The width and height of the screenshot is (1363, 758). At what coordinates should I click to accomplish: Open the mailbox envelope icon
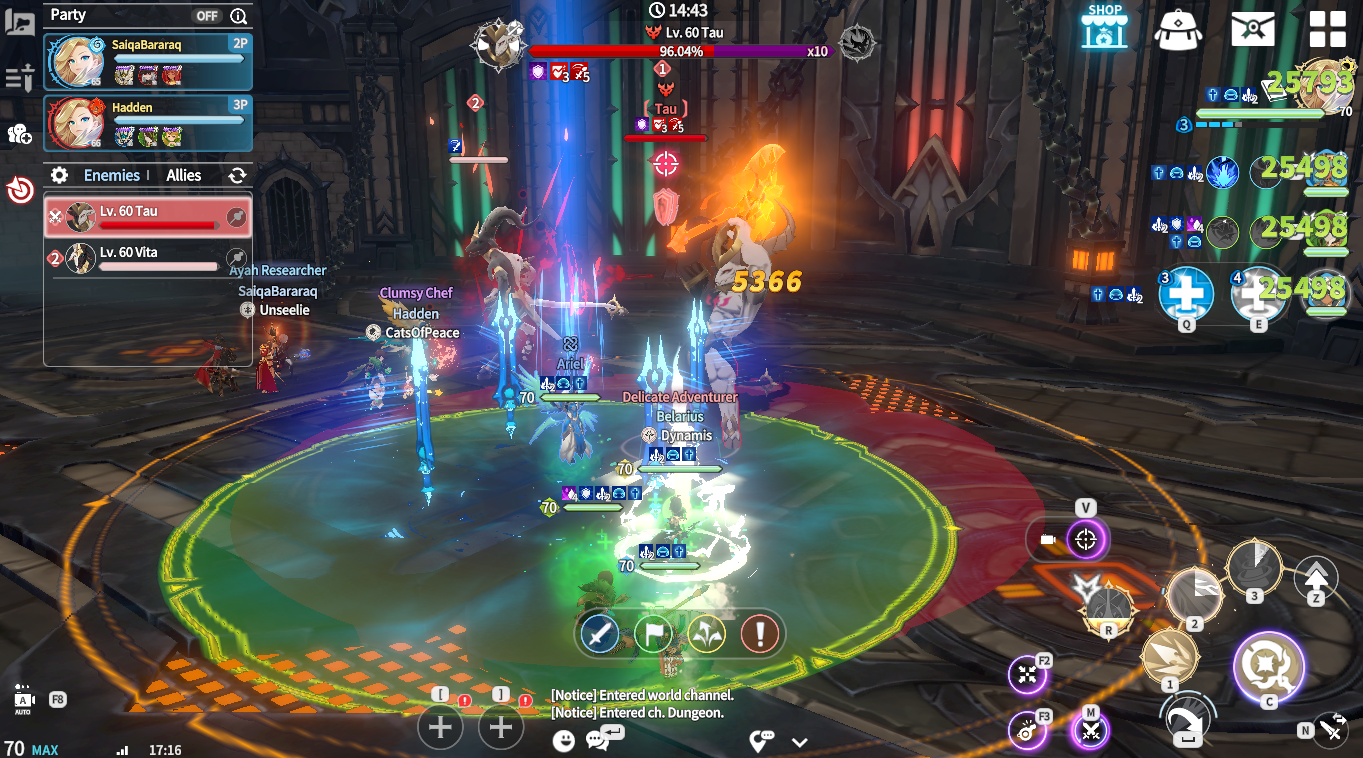[x=1252, y=29]
